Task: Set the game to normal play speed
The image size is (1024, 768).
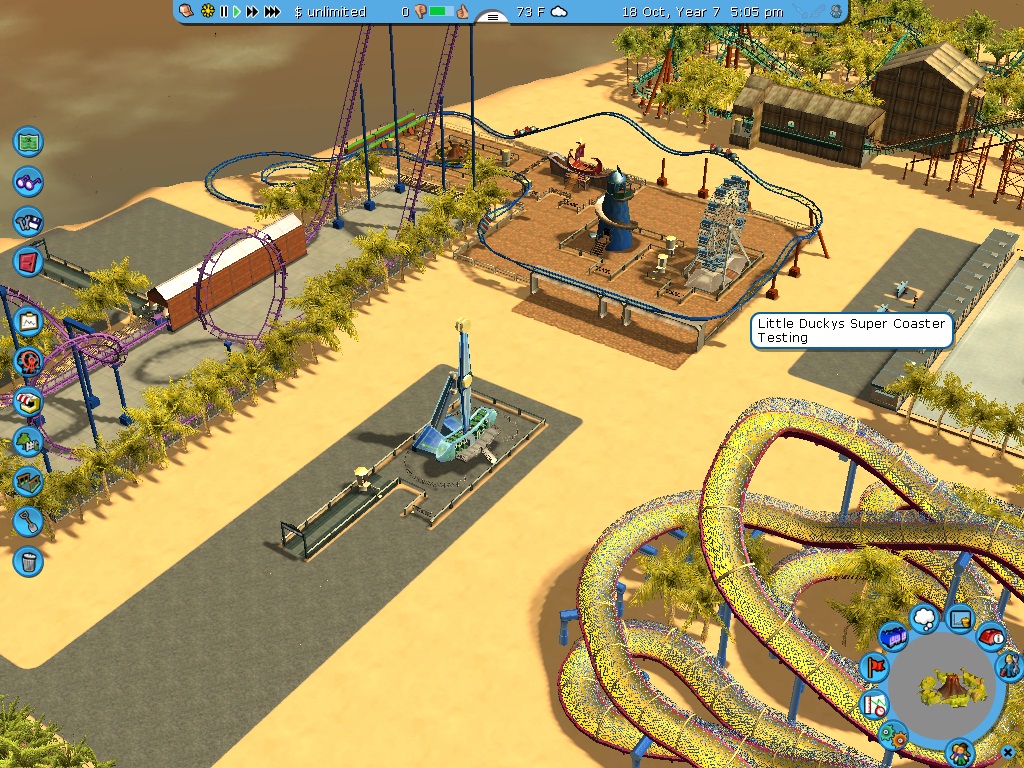Action: [x=237, y=12]
